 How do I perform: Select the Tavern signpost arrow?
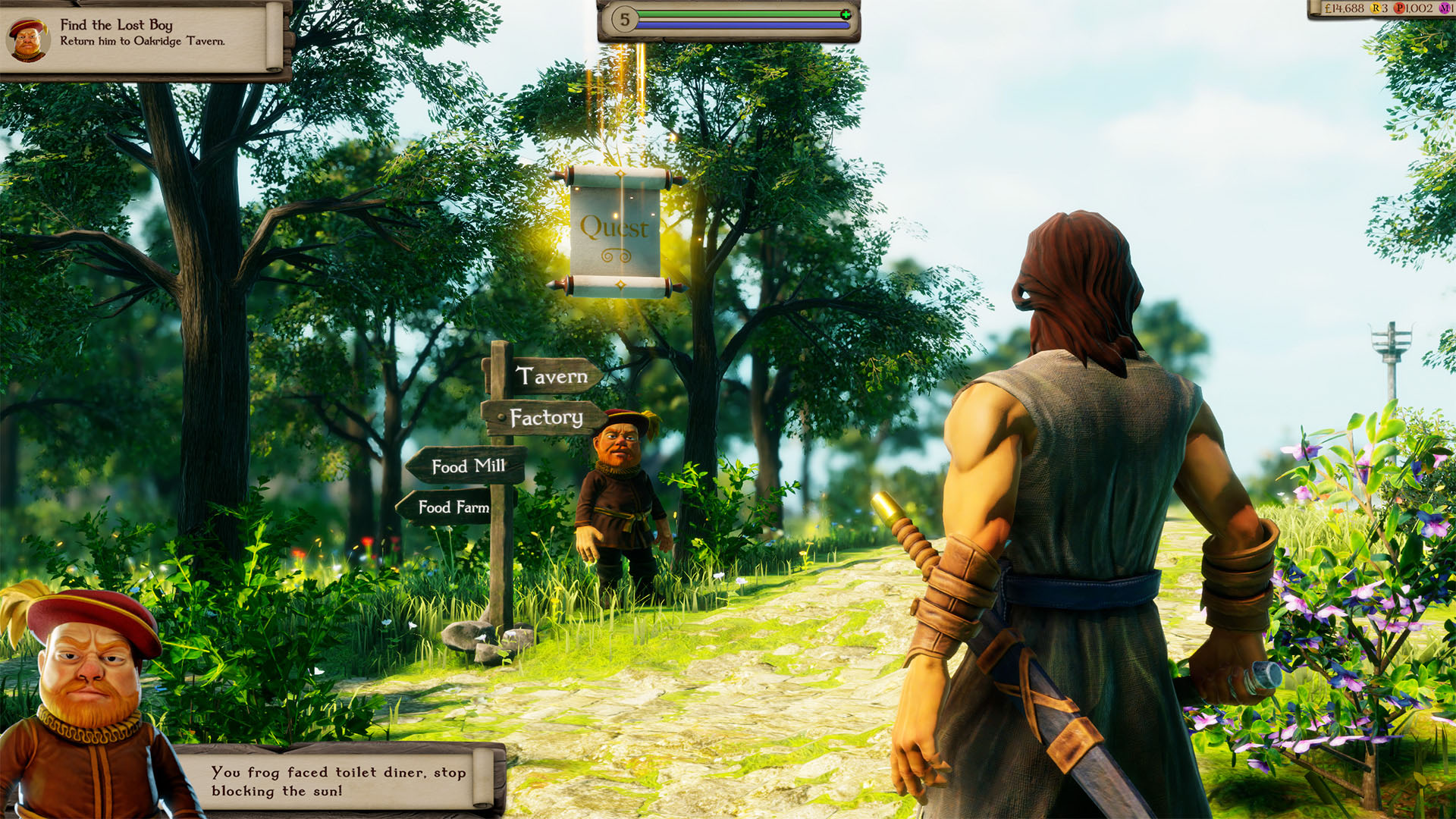coord(552,375)
